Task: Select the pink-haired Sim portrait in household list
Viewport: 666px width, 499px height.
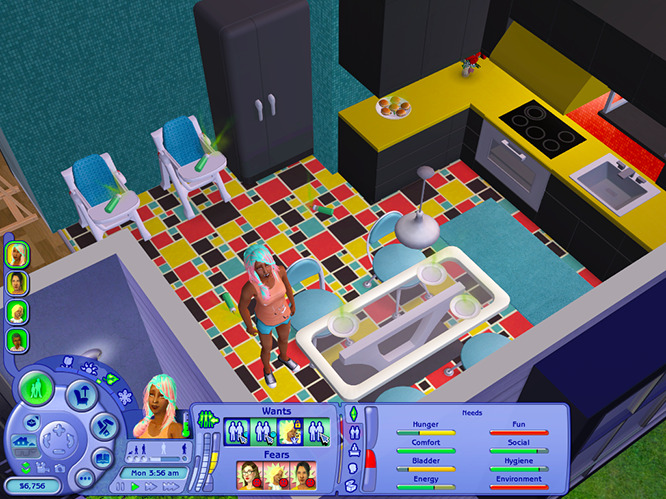Action: click(x=17, y=254)
